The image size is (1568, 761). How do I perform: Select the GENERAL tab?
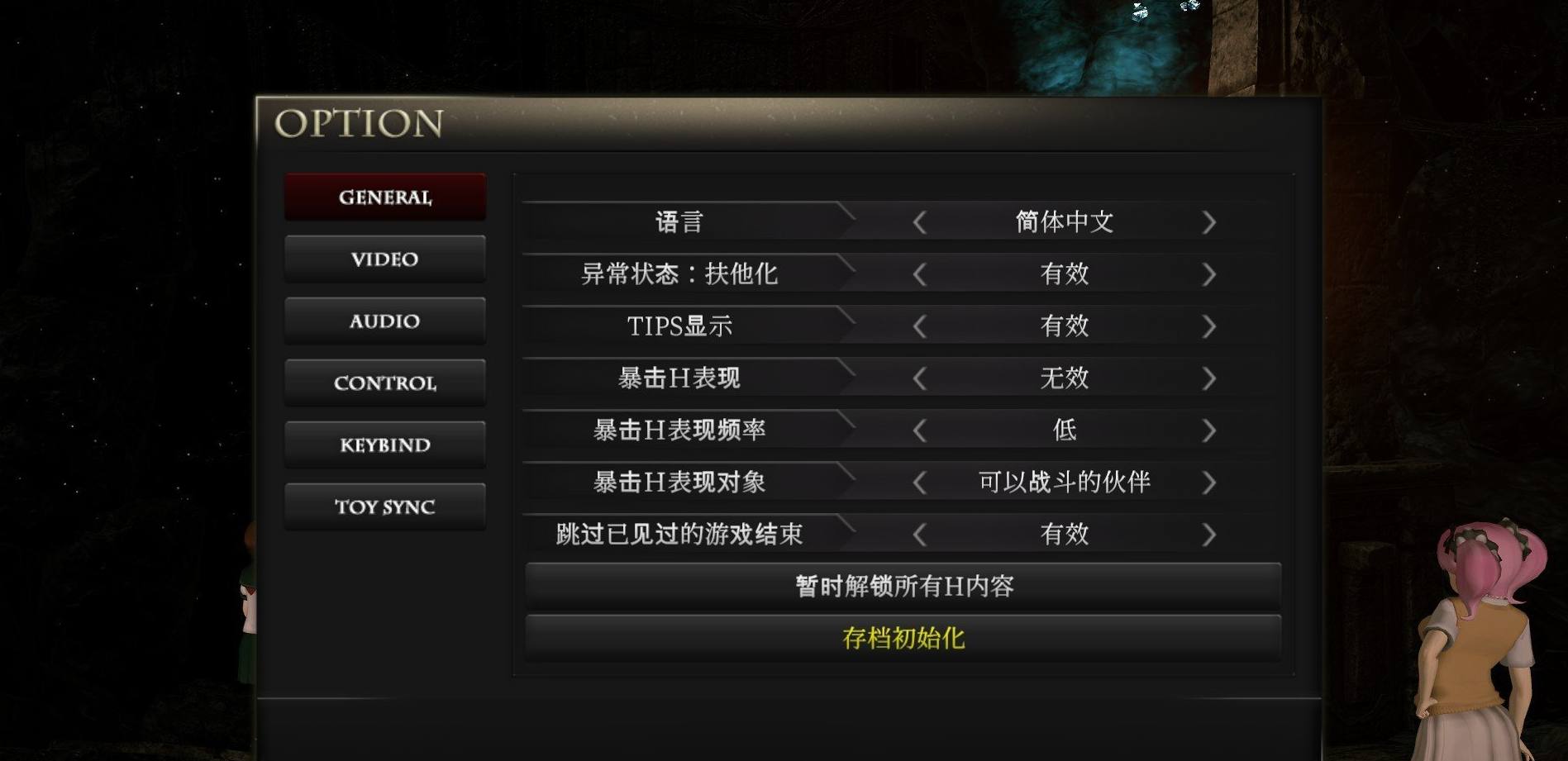[x=384, y=197]
